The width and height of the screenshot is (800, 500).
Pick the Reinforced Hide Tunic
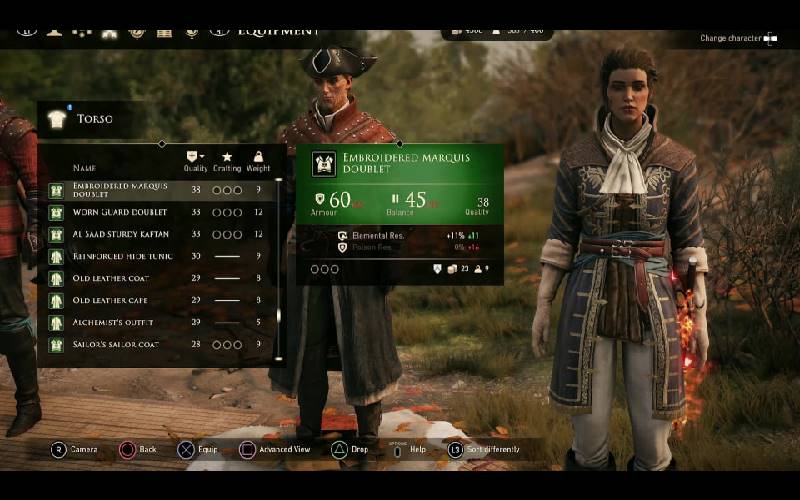160,256
